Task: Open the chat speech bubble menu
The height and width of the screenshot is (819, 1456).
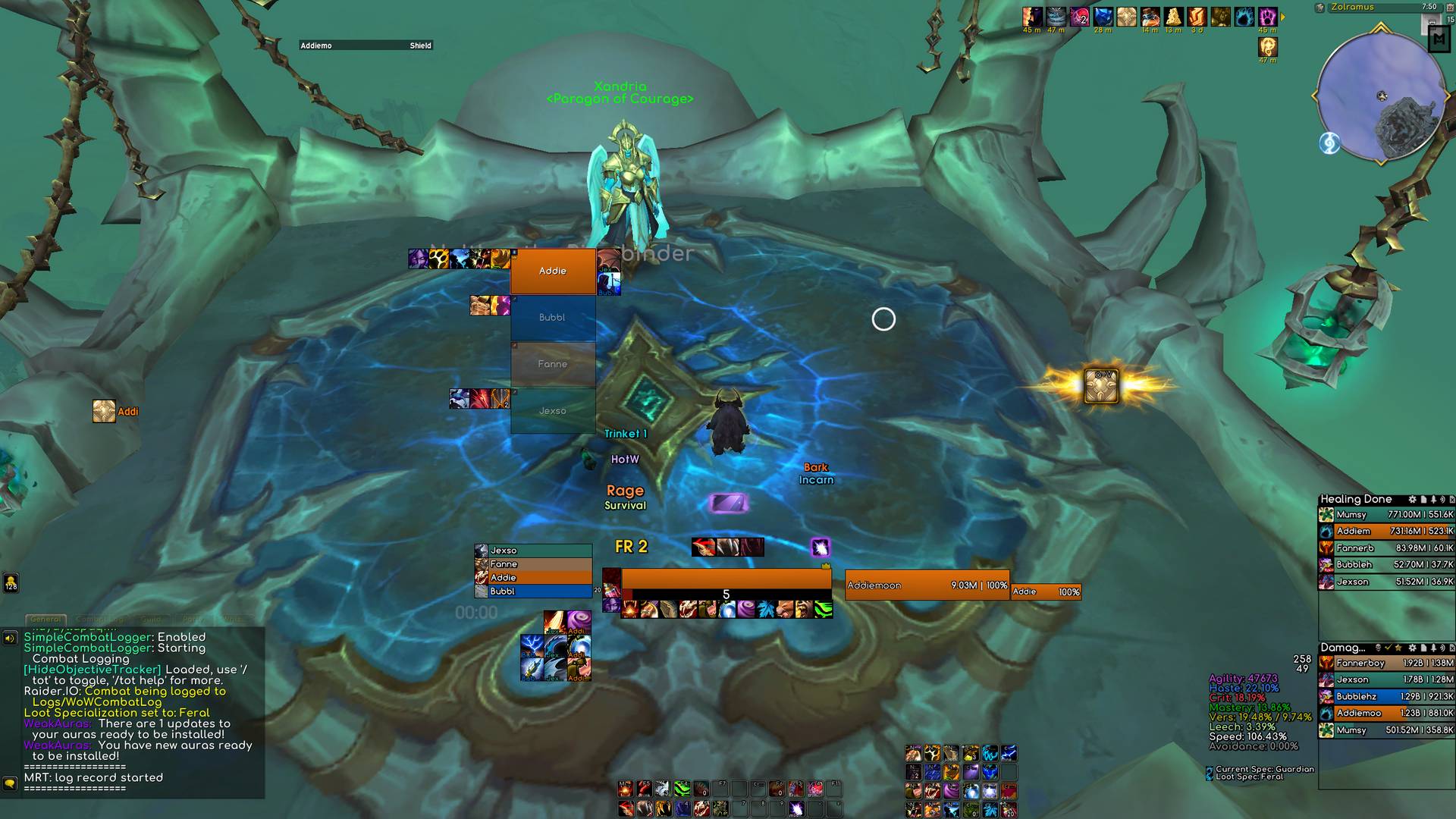Action: (10, 782)
